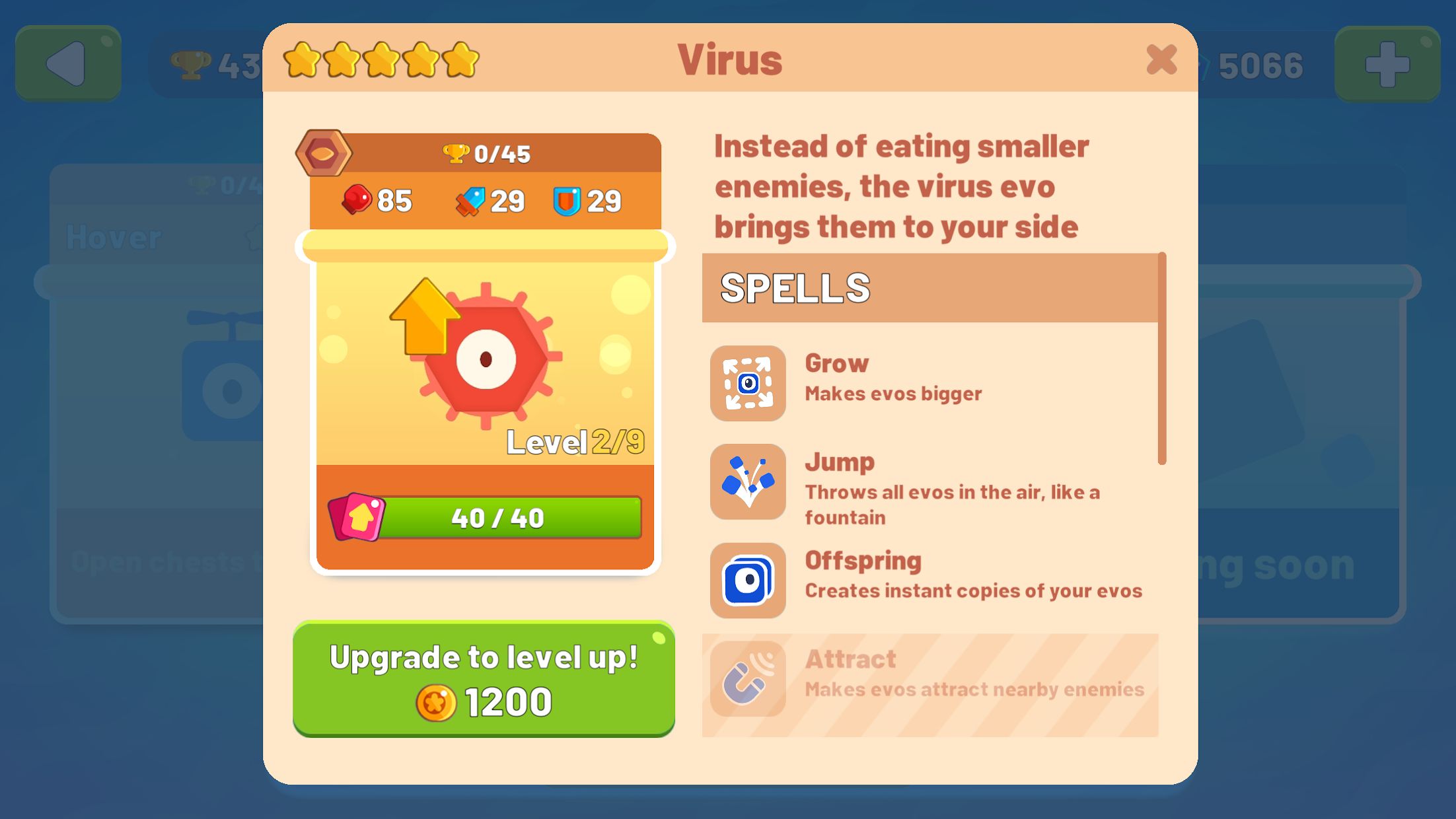Close the Virus popup
1456x819 pixels.
click(1161, 59)
